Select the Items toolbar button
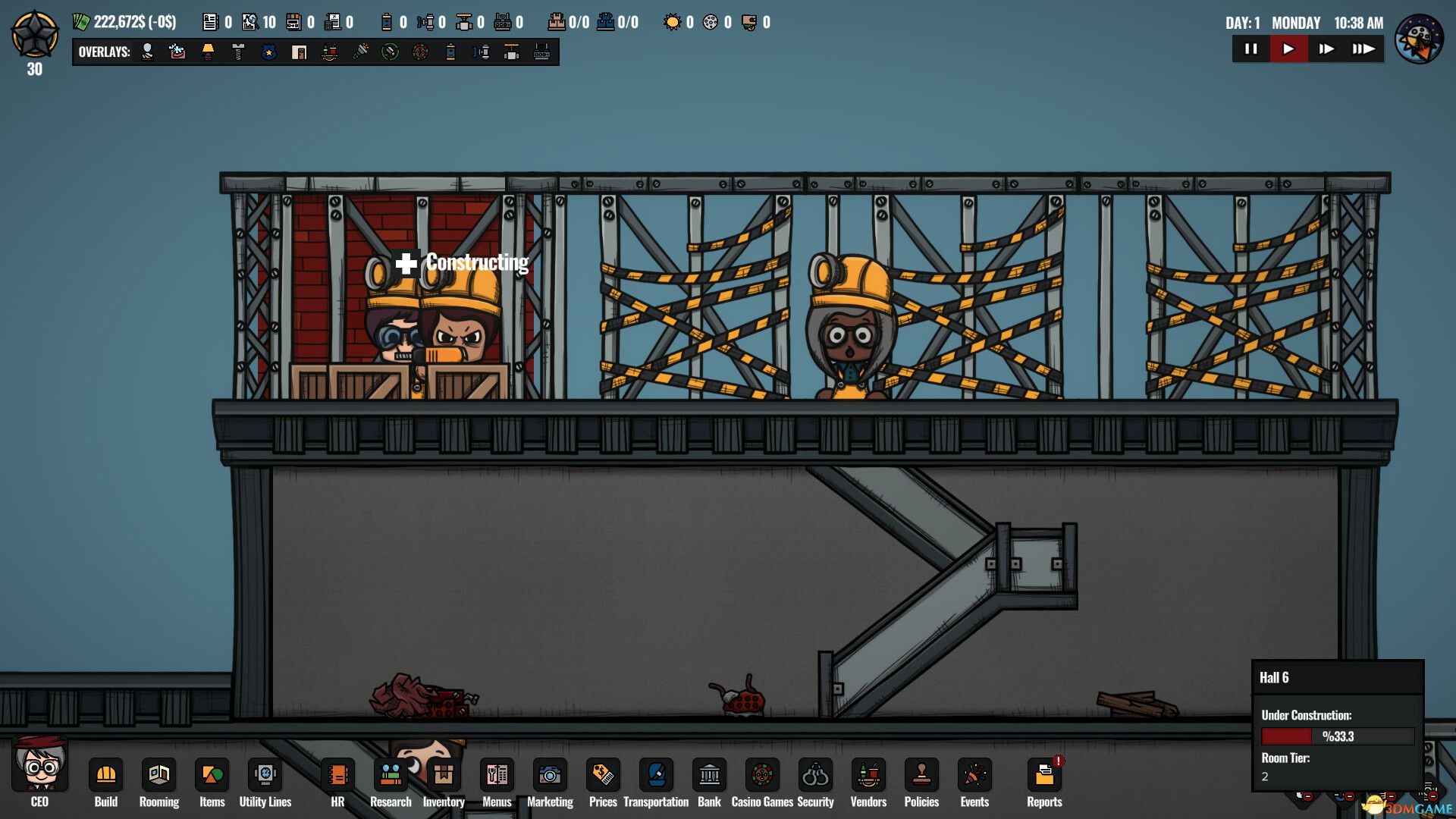The height and width of the screenshot is (819, 1456). tap(212, 776)
